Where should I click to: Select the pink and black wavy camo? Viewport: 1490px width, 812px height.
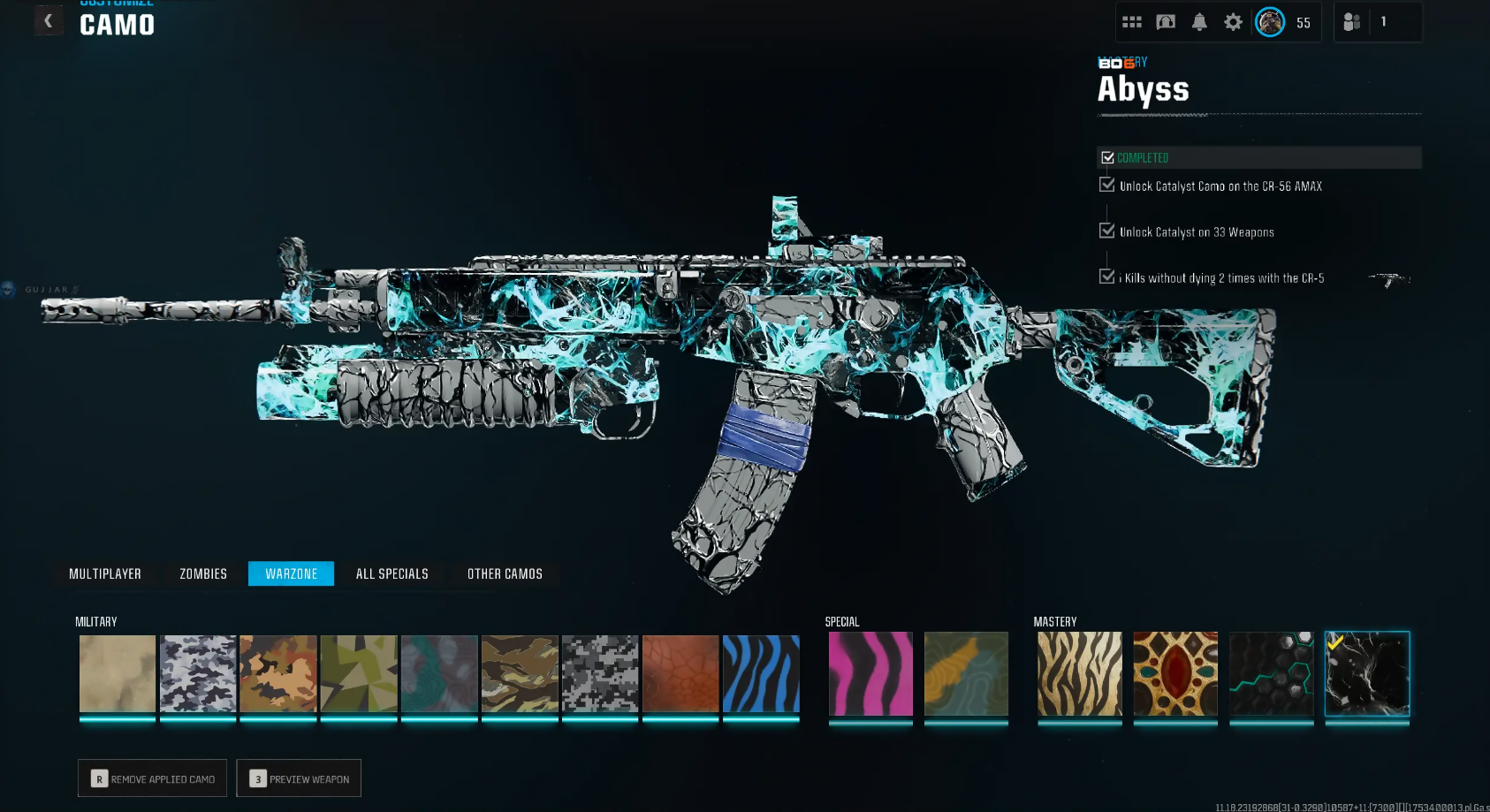point(870,673)
